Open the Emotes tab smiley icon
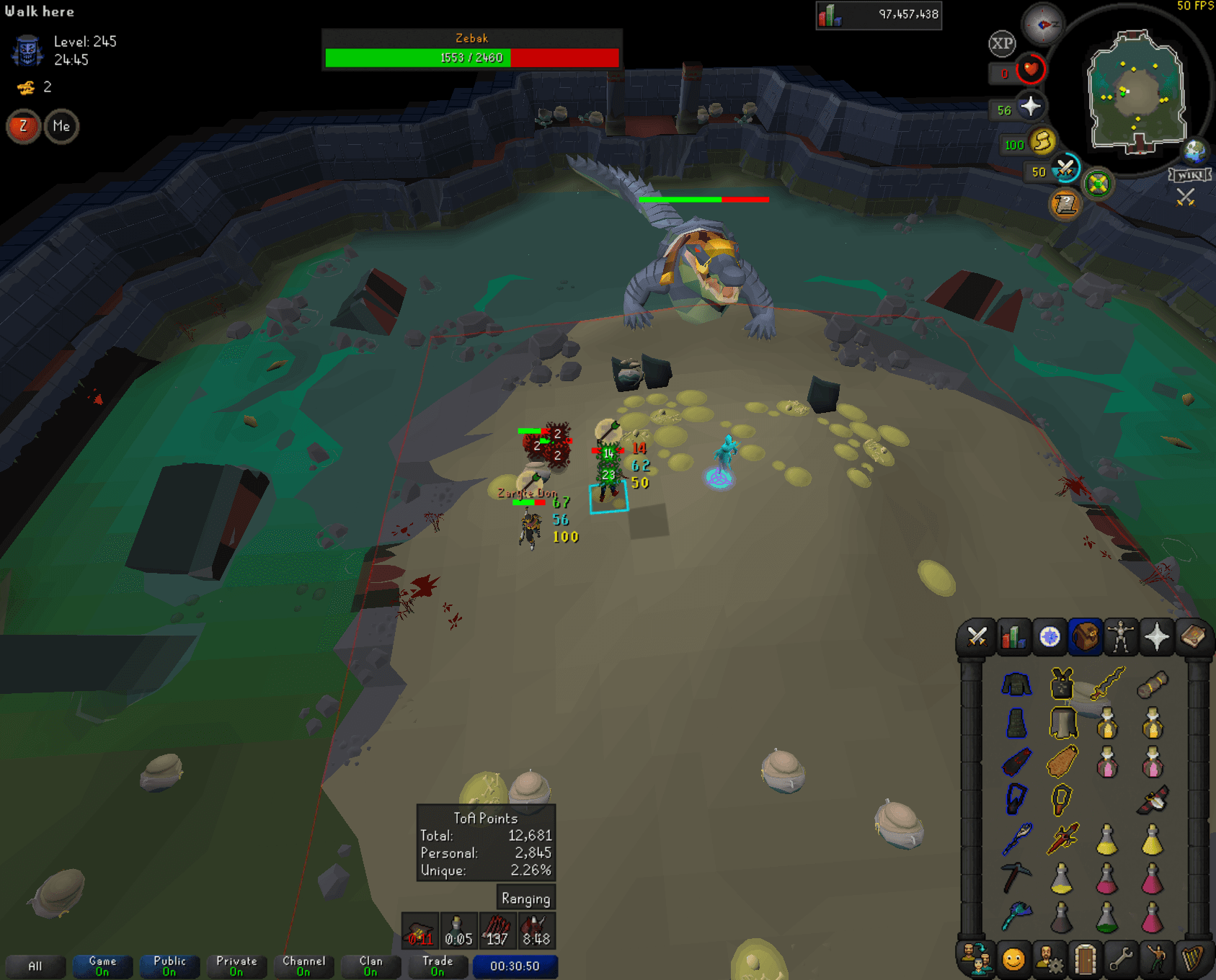 click(1013, 961)
